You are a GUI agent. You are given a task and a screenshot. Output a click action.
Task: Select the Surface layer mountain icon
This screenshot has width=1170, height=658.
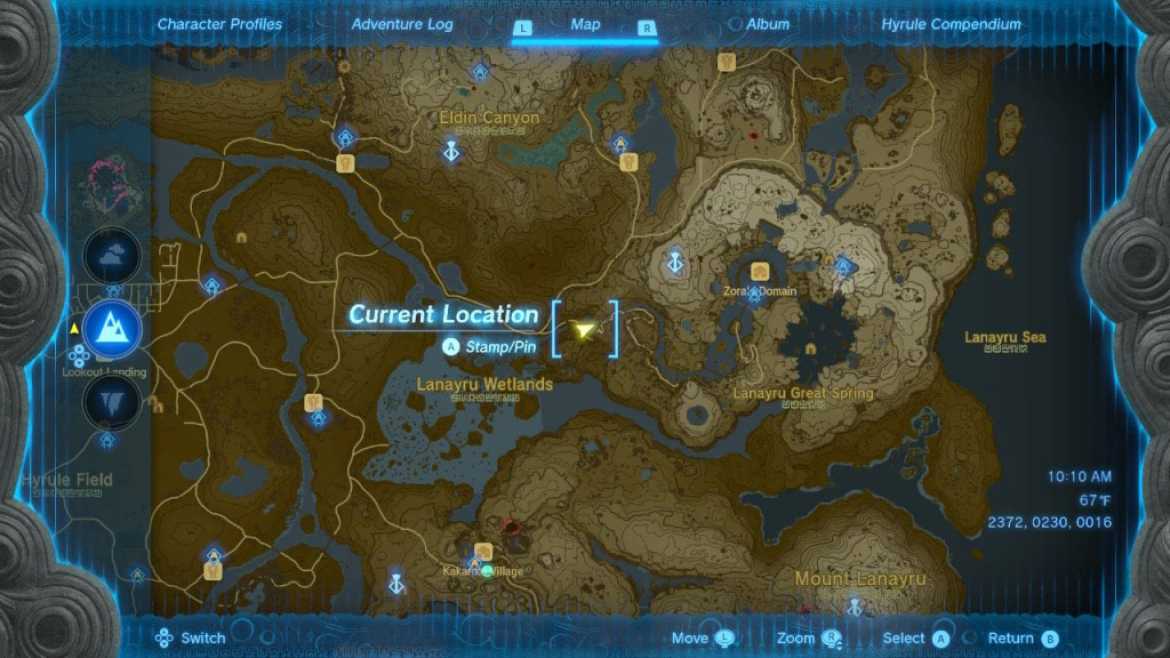(x=111, y=328)
